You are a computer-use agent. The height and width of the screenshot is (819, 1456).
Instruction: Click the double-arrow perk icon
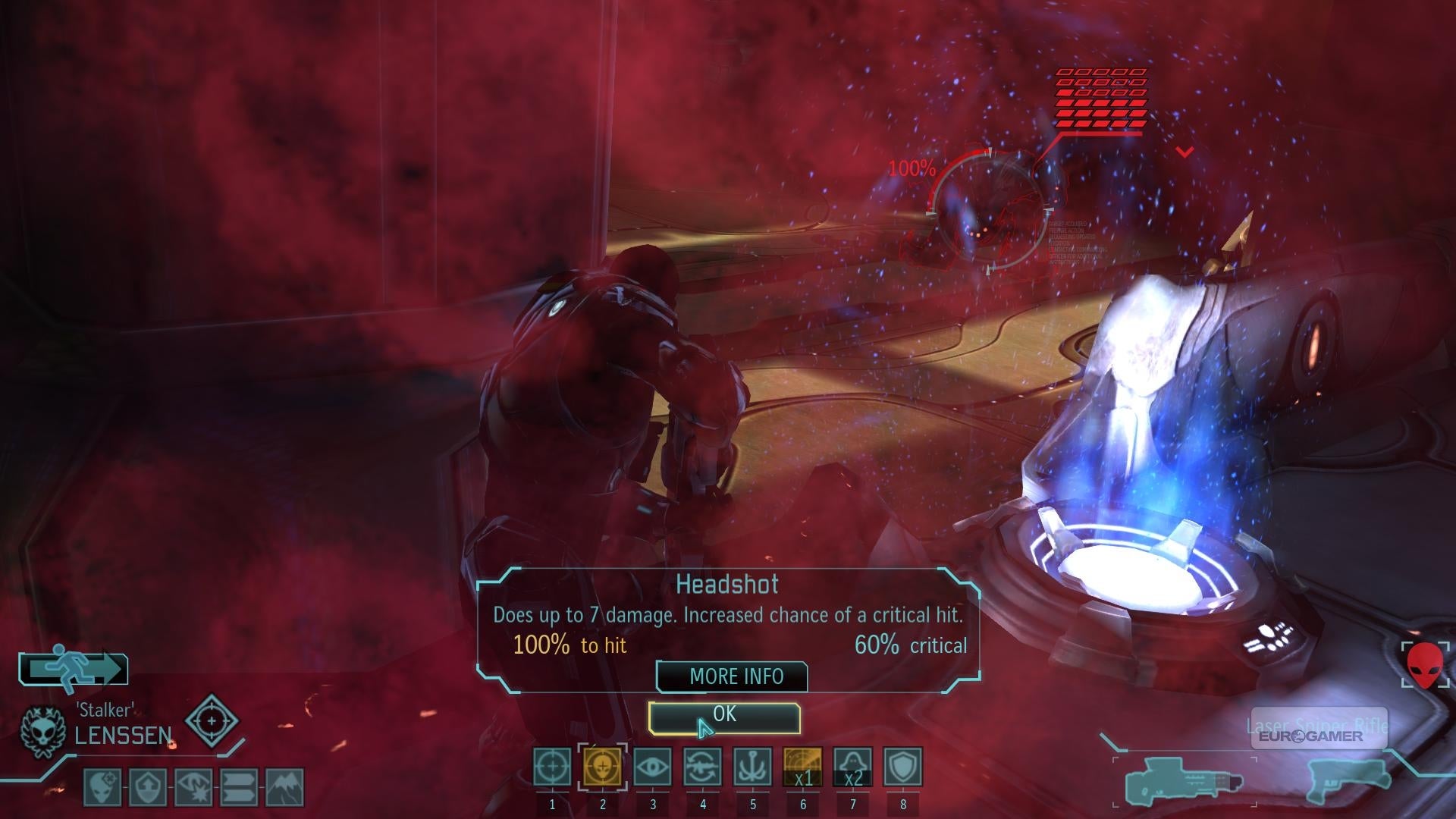tap(240, 788)
